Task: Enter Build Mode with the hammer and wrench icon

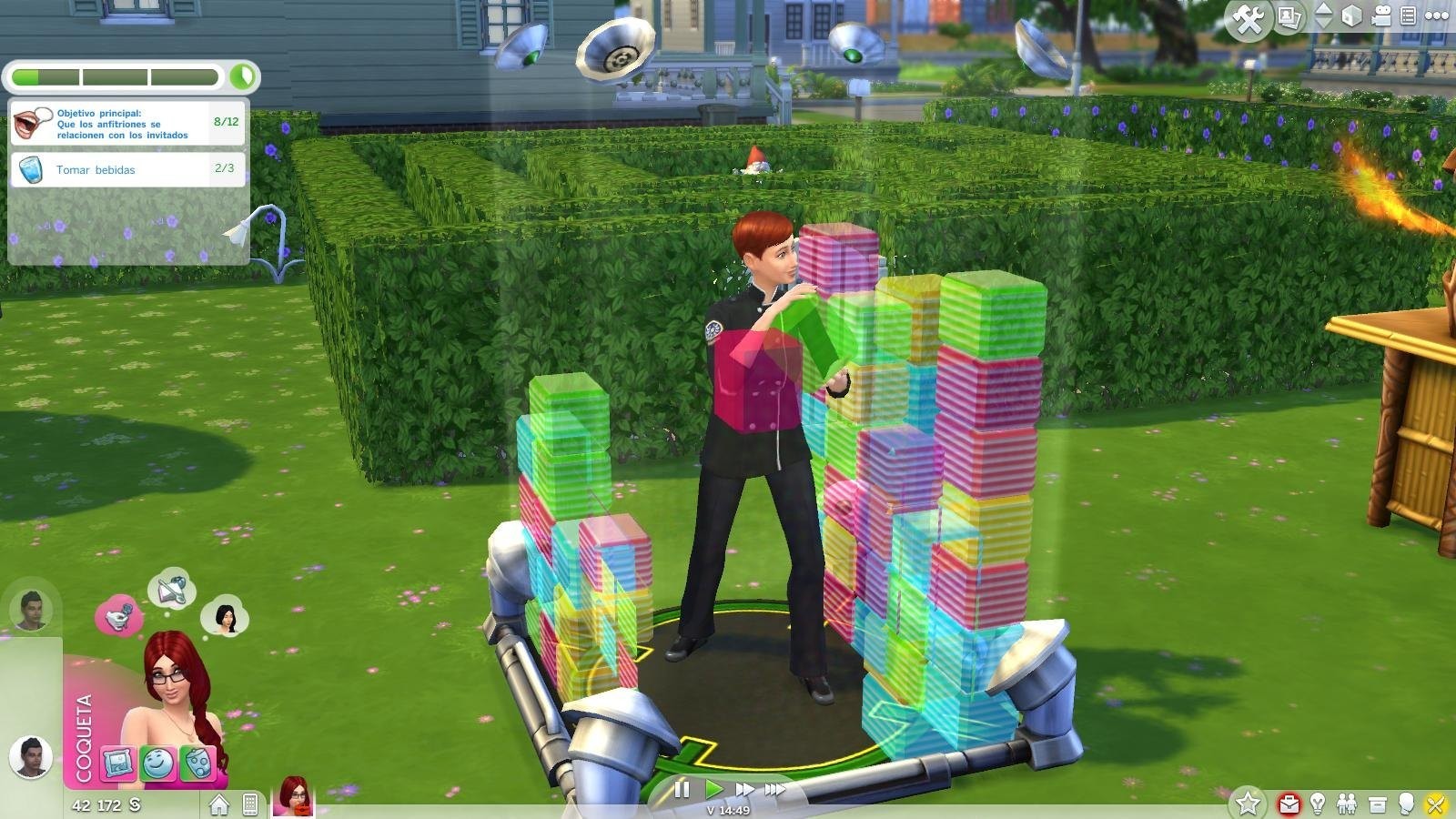Action: point(1248,14)
